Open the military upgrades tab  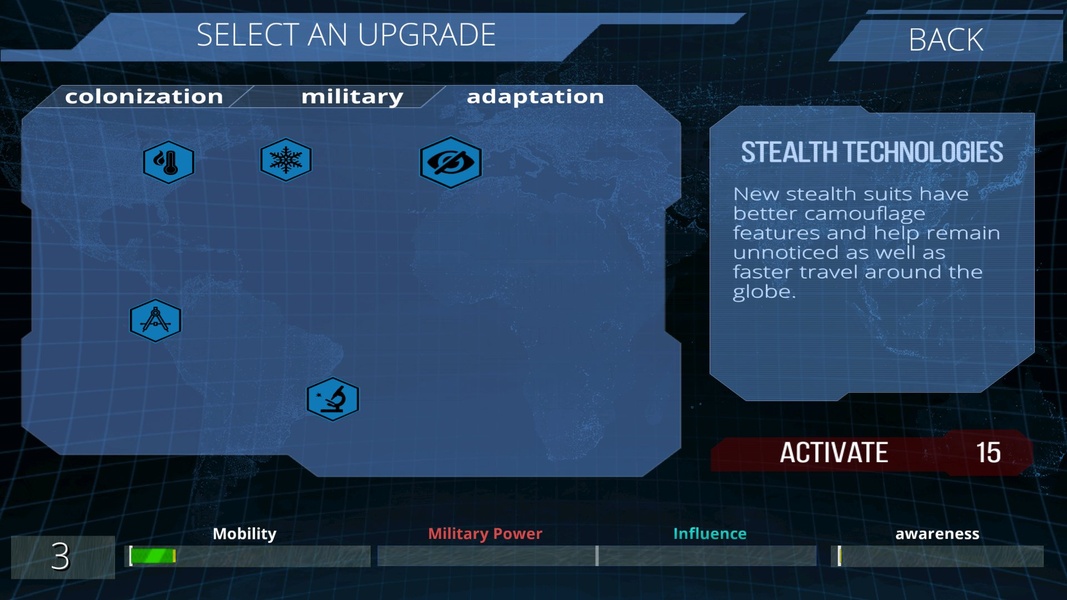tap(351, 97)
